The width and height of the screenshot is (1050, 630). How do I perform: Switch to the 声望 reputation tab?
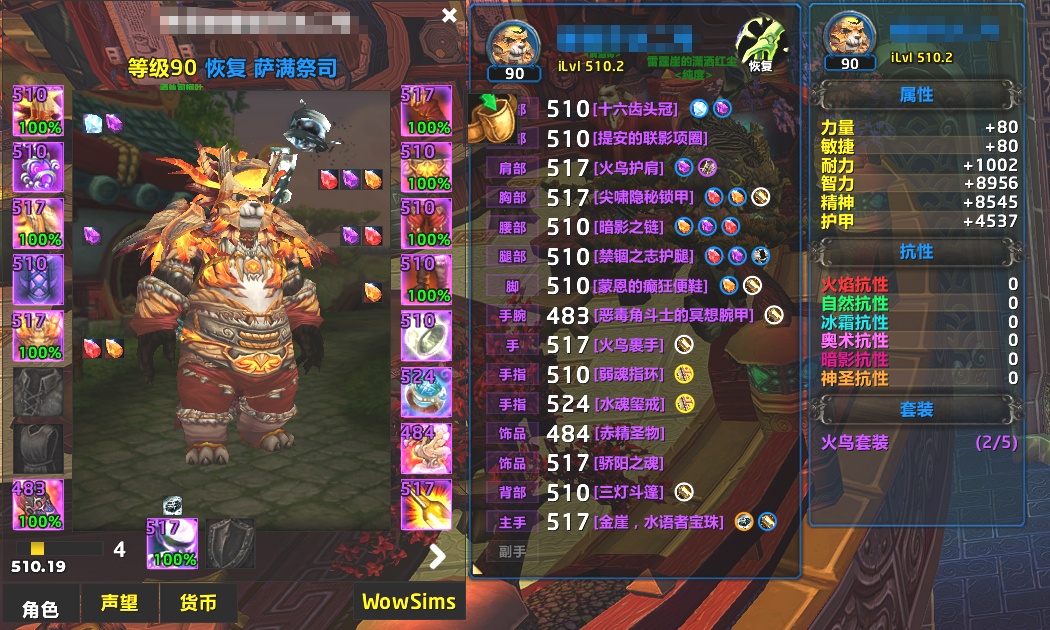click(119, 603)
